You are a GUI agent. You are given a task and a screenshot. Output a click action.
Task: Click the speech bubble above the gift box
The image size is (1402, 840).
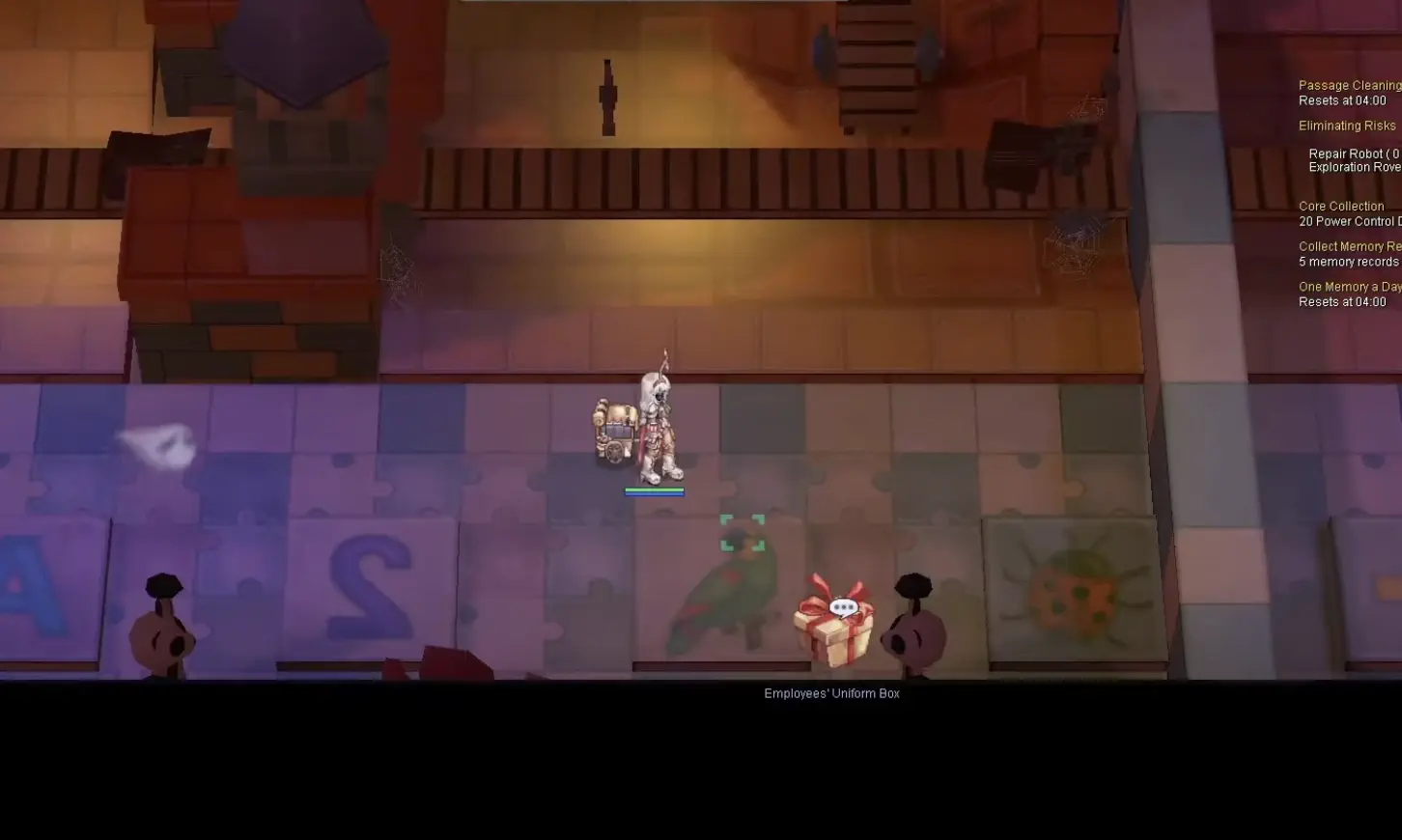(x=843, y=607)
